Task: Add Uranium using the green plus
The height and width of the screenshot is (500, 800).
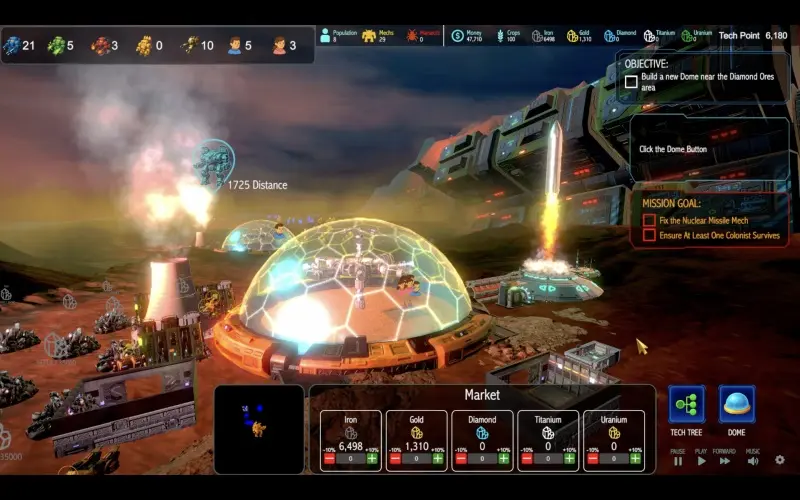Action: click(x=635, y=459)
